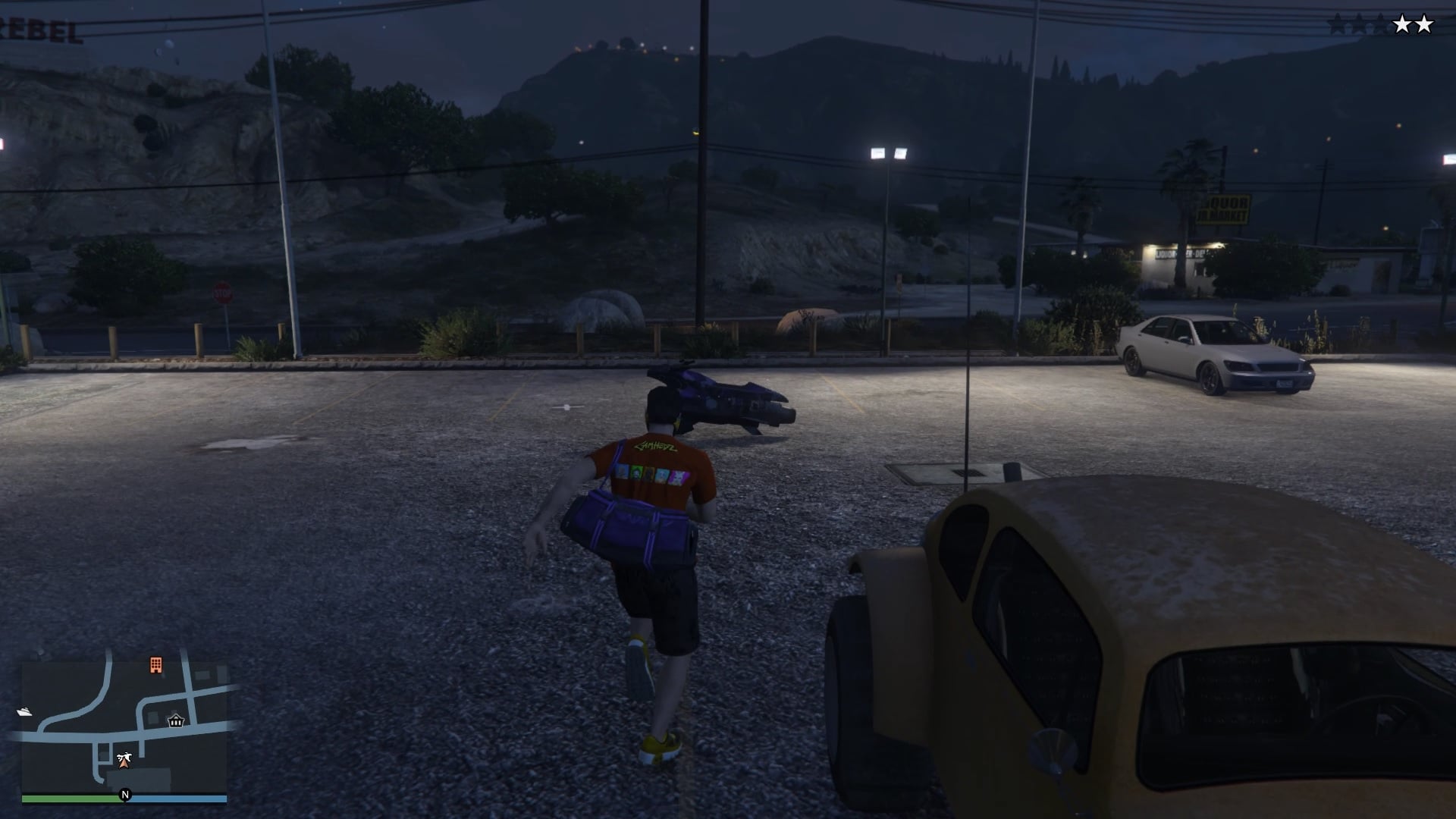Click the north compass marker on the minimap
1456x819 pixels.
(x=124, y=795)
